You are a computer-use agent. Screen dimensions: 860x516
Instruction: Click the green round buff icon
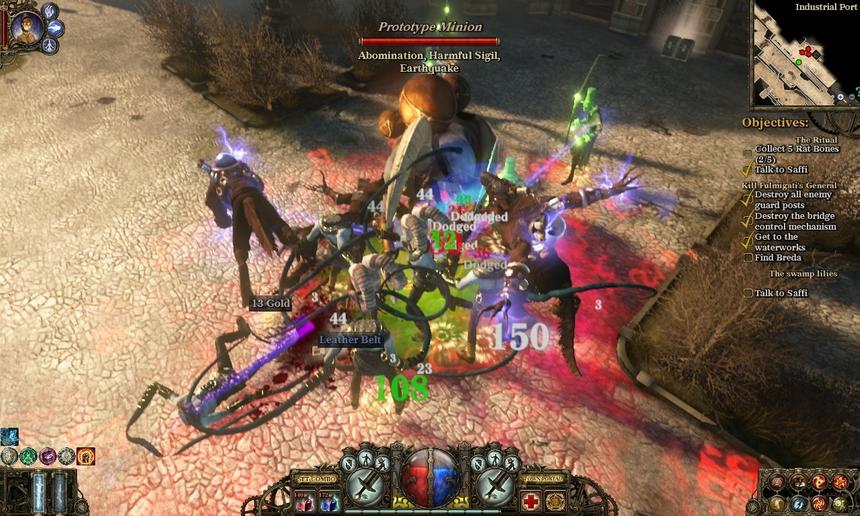(x=29, y=457)
